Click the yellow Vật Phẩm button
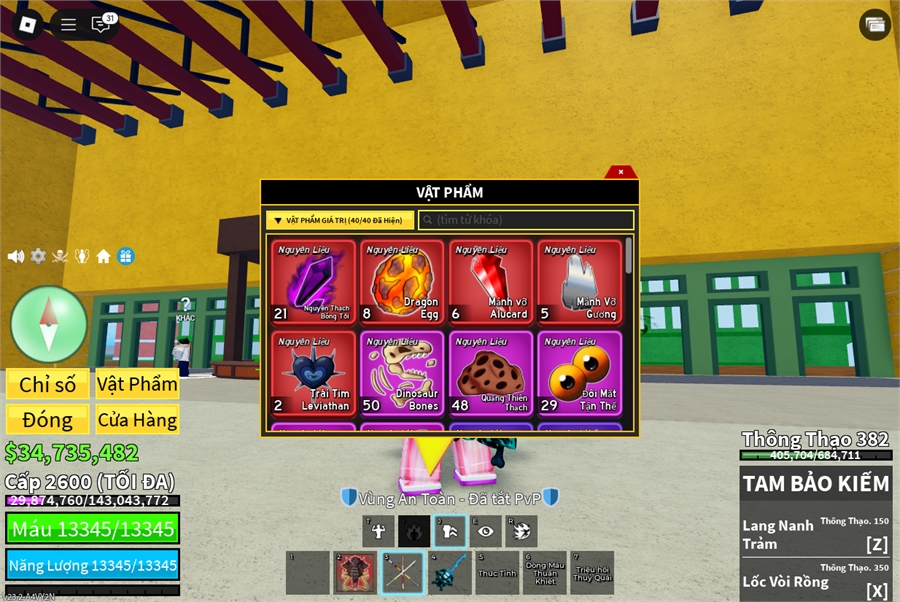The width and height of the screenshot is (900, 602). (x=137, y=385)
